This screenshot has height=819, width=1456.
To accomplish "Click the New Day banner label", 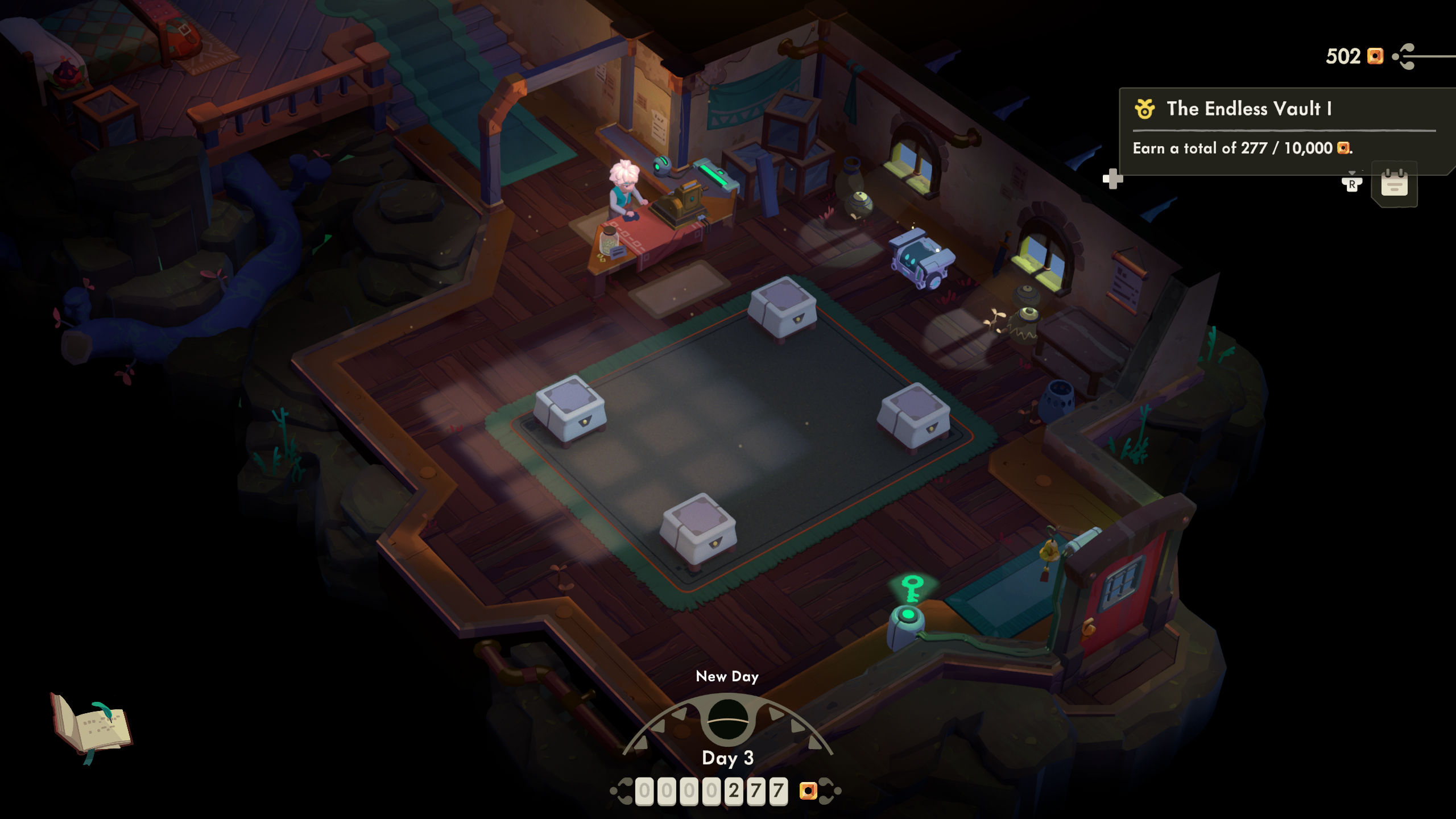I will (728, 677).
